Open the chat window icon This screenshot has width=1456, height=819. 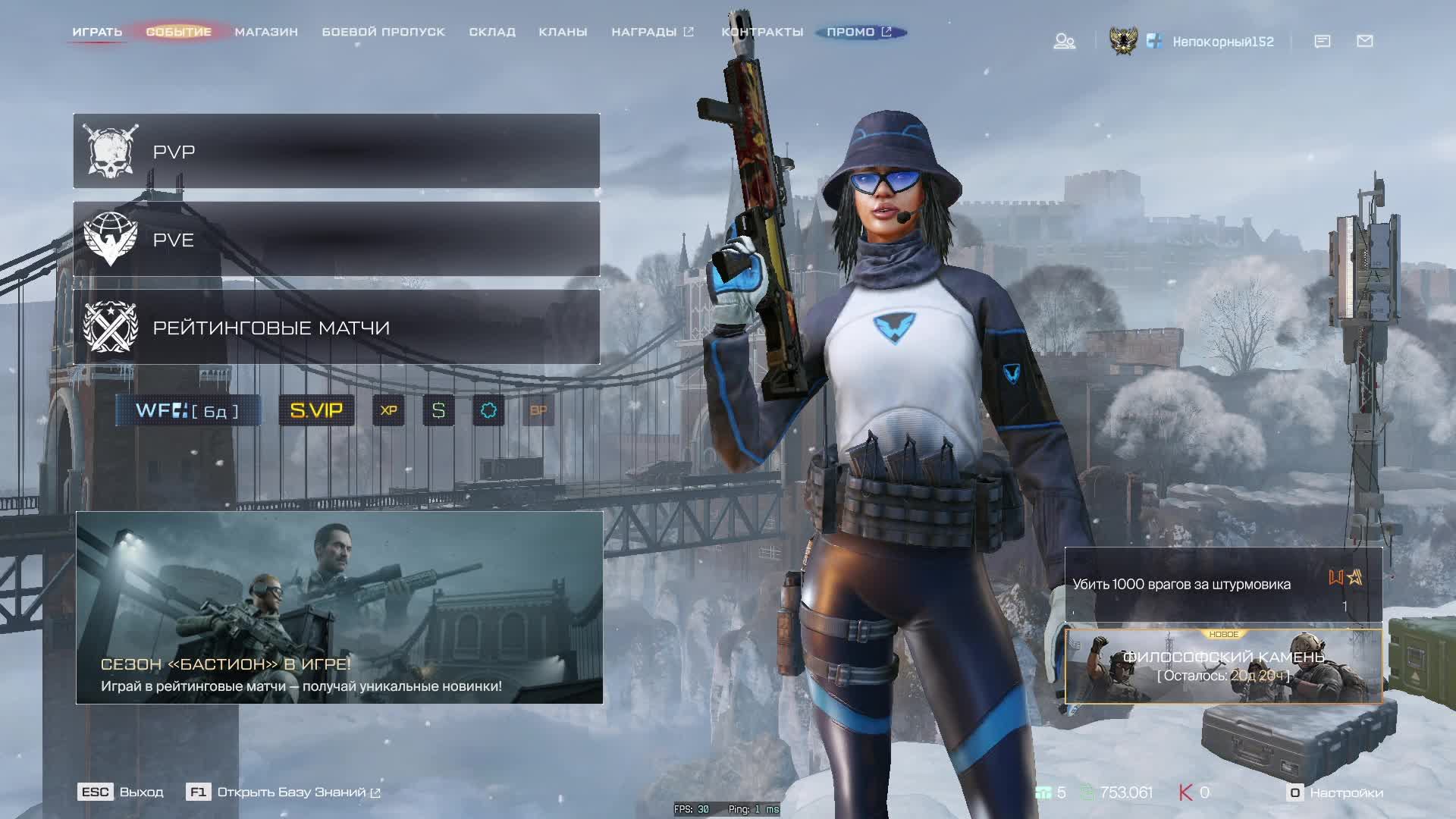pyautogui.click(x=1322, y=41)
